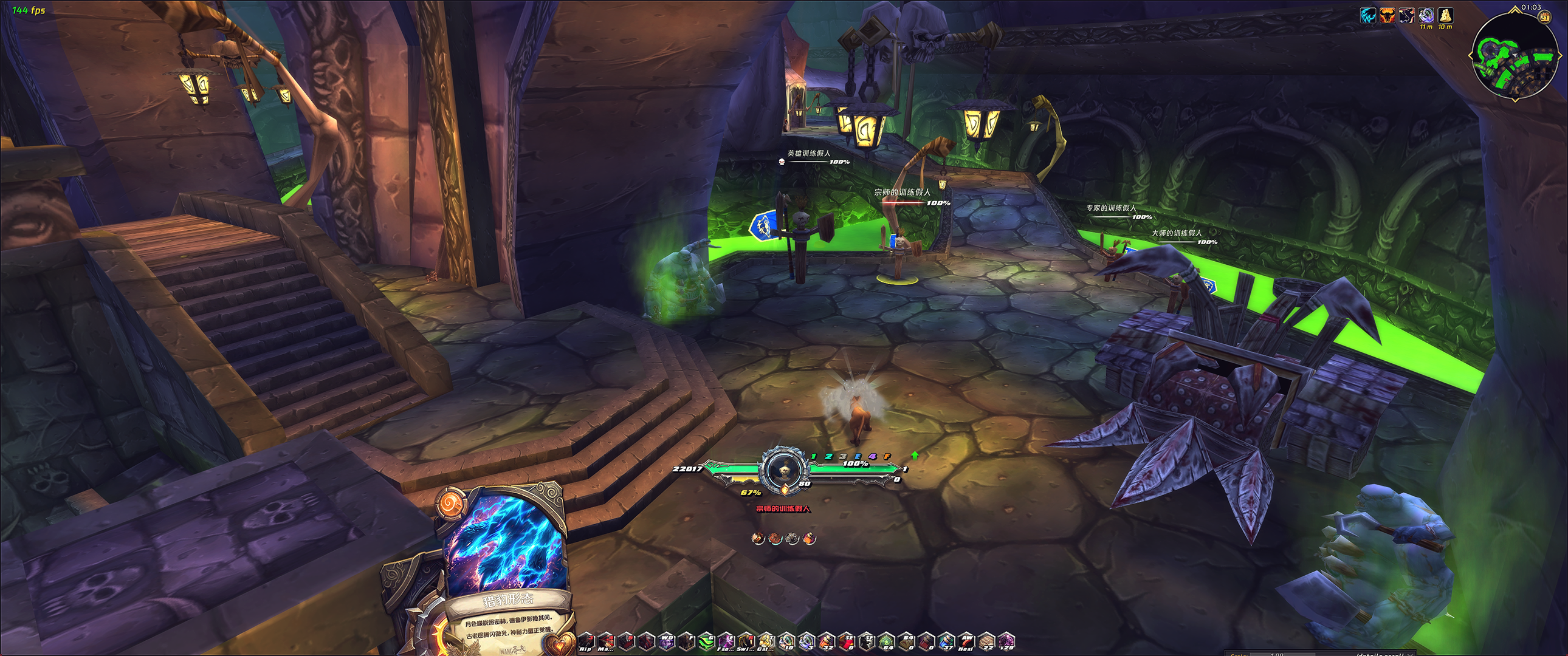Cast the Fae... ability bound to E
1568x656 pixels.
pos(726,641)
